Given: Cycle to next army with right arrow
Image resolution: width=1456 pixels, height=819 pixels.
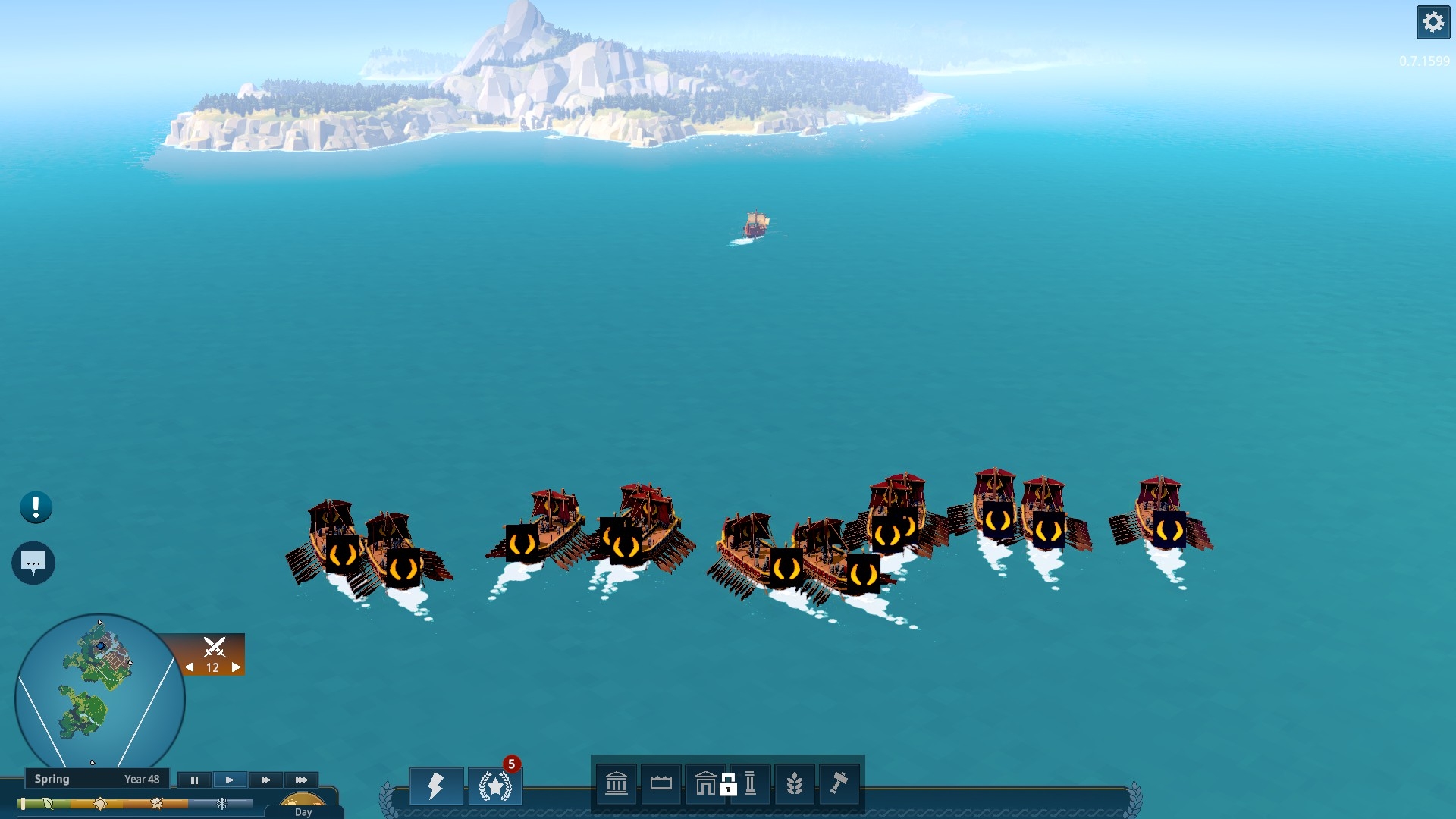Looking at the screenshot, I should pos(237,667).
